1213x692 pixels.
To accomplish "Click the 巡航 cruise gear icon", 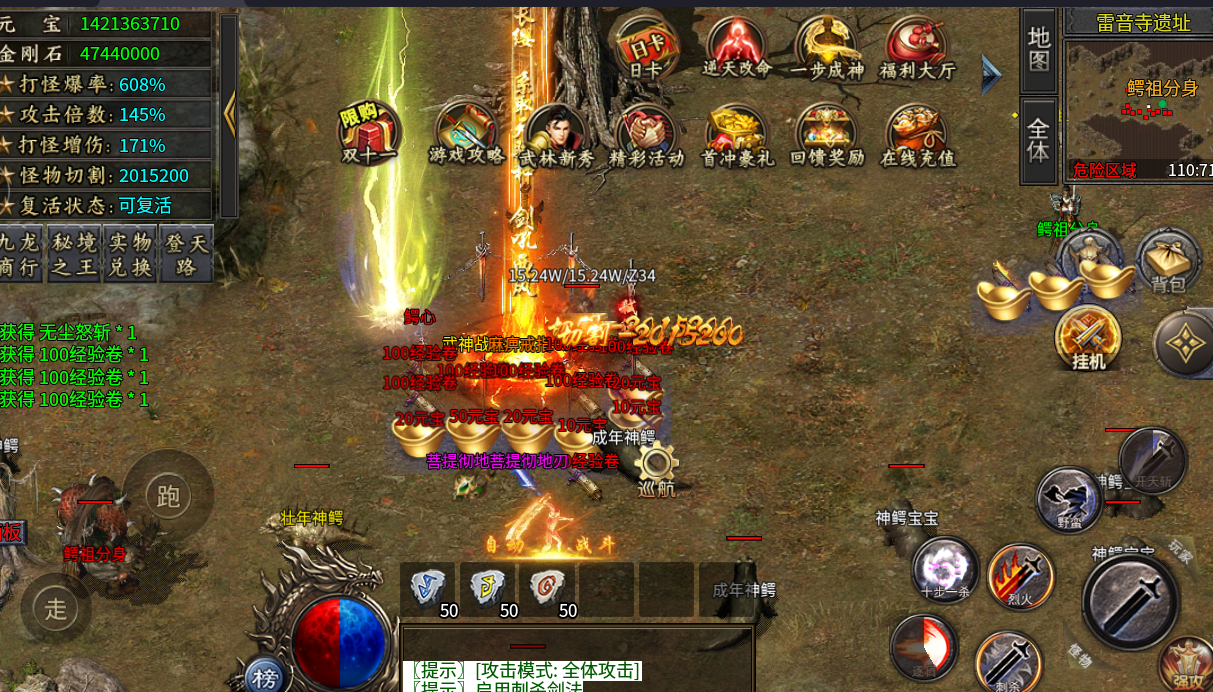I will [x=657, y=468].
